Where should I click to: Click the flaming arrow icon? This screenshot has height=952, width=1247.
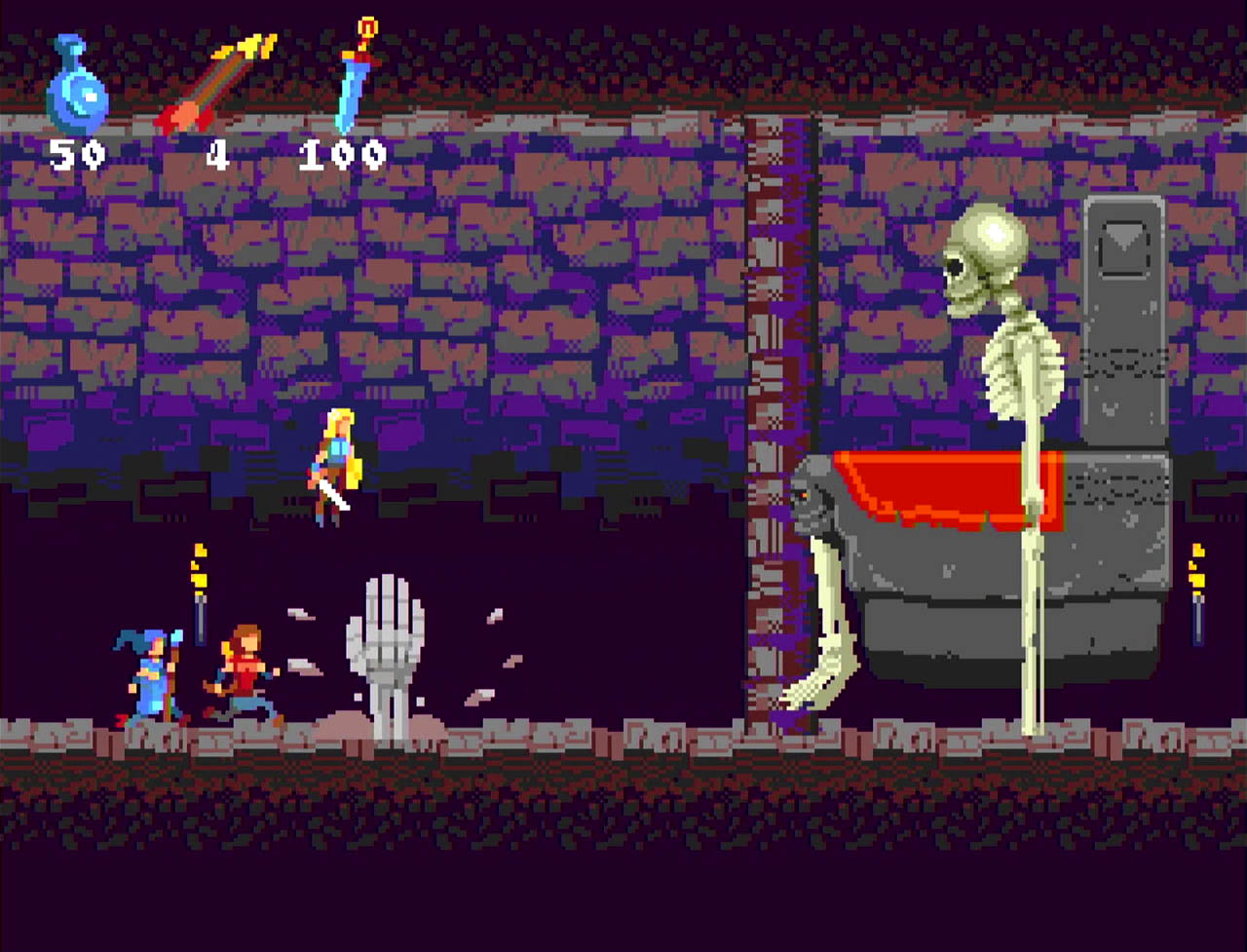click(x=215, y=83)
